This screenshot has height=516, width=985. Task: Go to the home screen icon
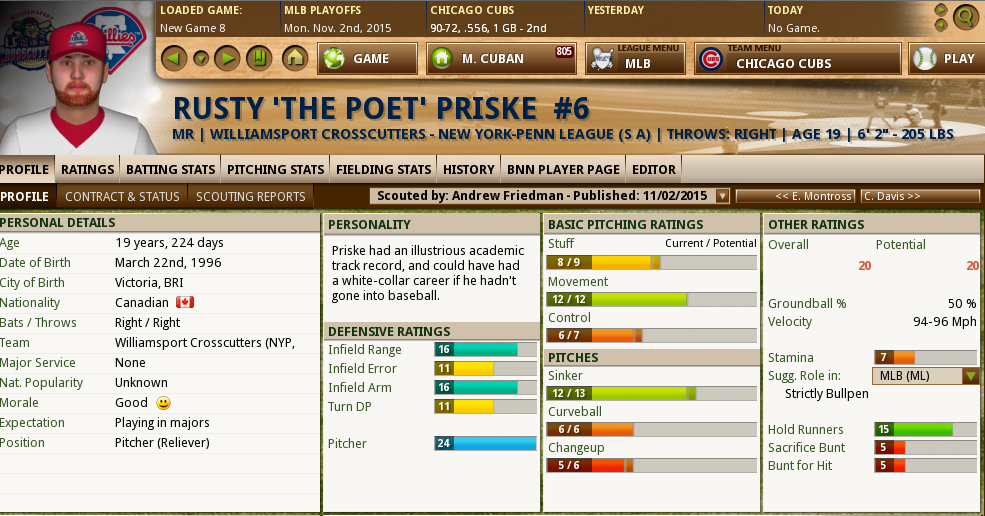294,58
